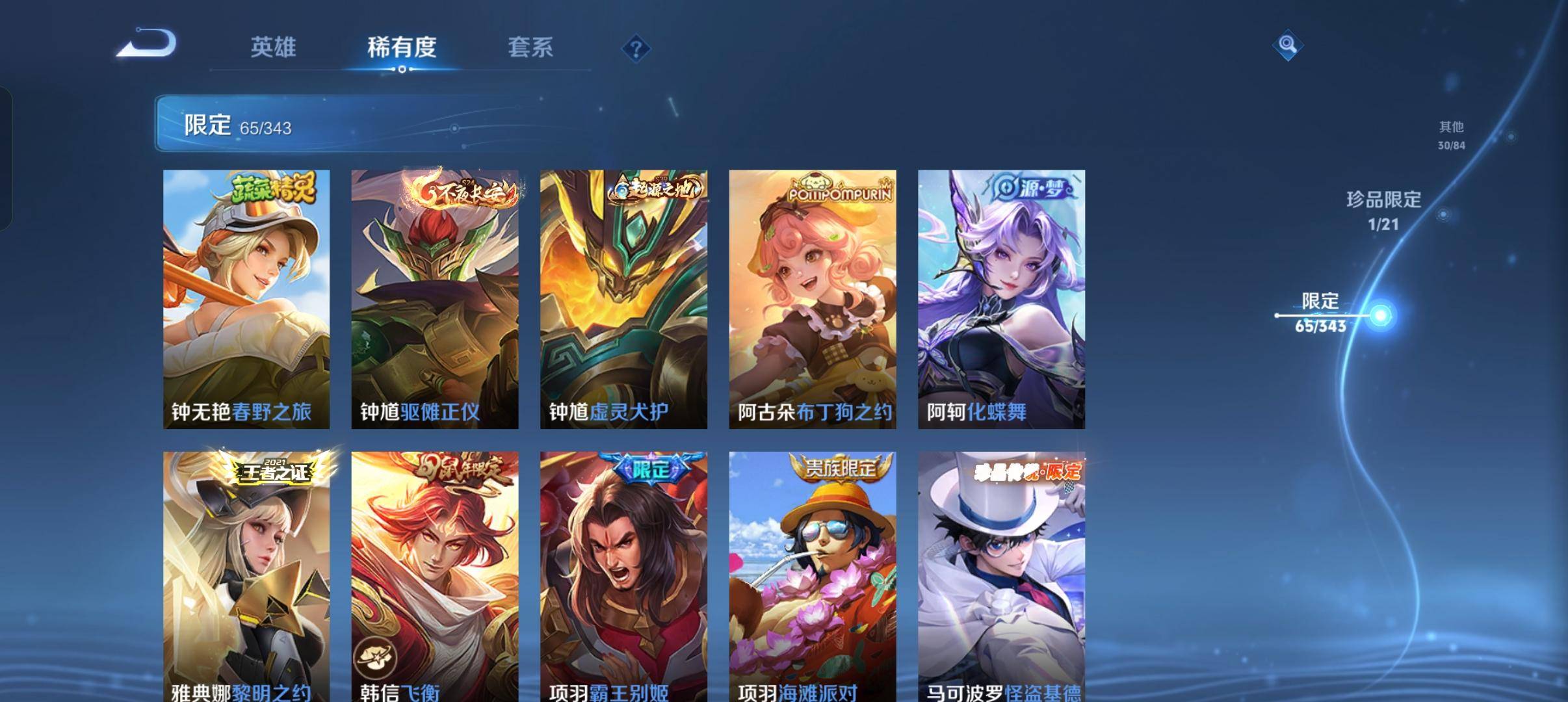Switch to the 英雄 tab
Image resolution: width=1568 pixels, height=702 pixels.
pos(273,47)
